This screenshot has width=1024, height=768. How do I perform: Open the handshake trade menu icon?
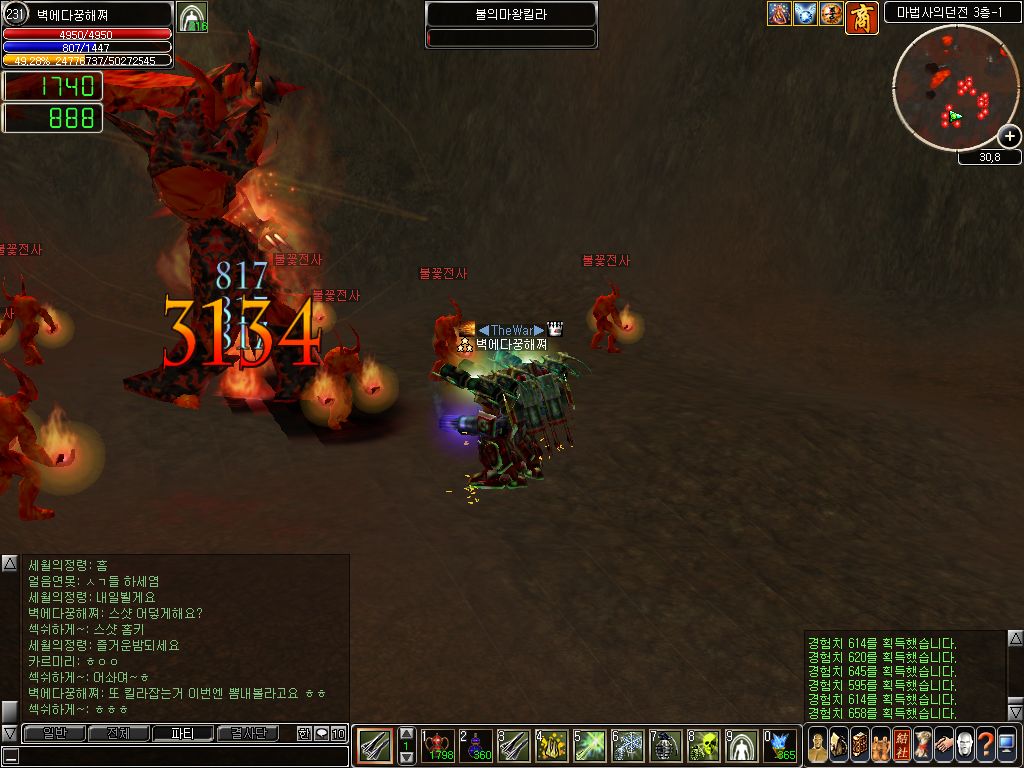coord(943,745)
